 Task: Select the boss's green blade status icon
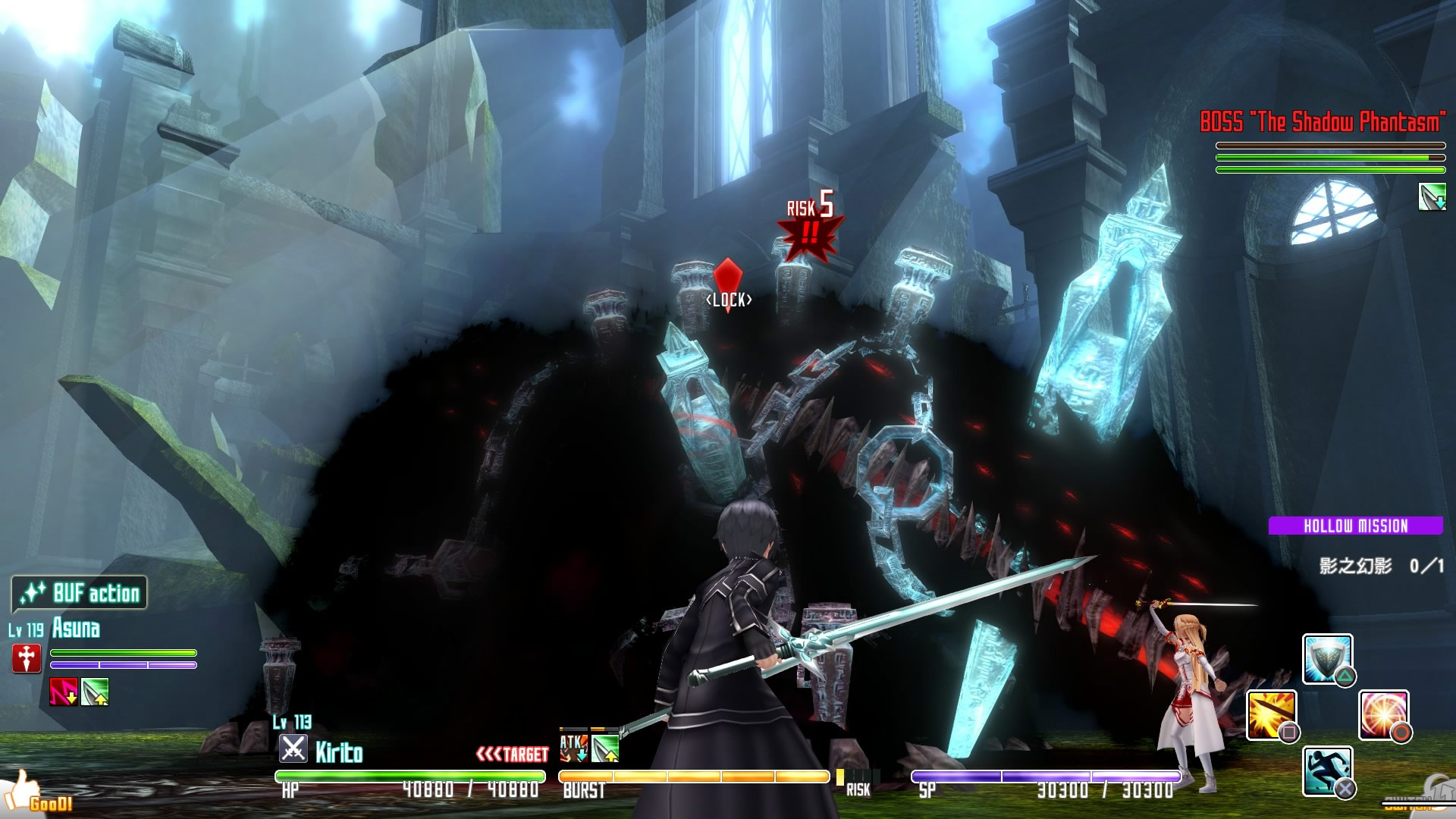(x=1432, y=197)
